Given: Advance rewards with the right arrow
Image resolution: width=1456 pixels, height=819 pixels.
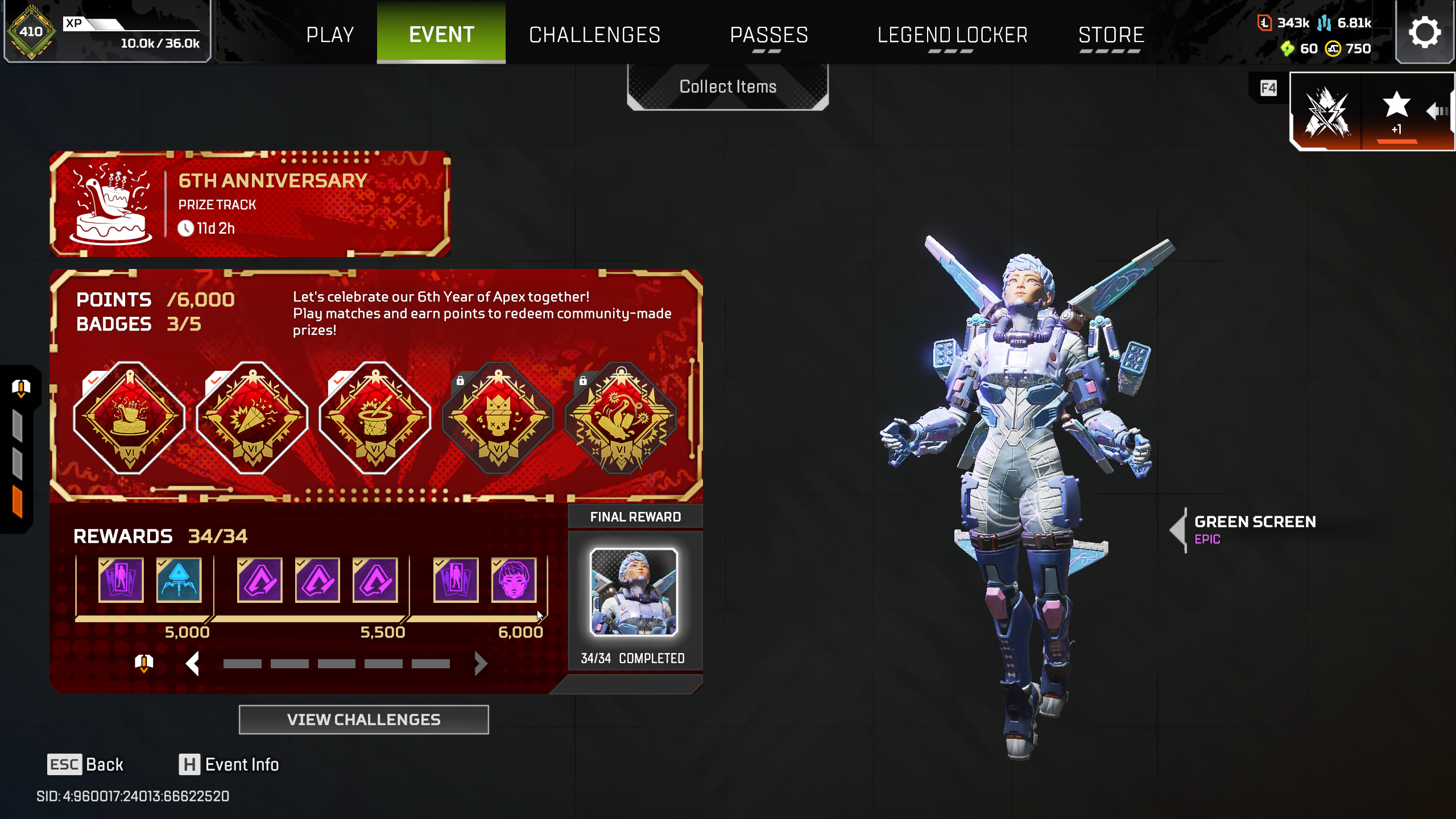Looking at the screenshot, I should click(x=481, y=664).
